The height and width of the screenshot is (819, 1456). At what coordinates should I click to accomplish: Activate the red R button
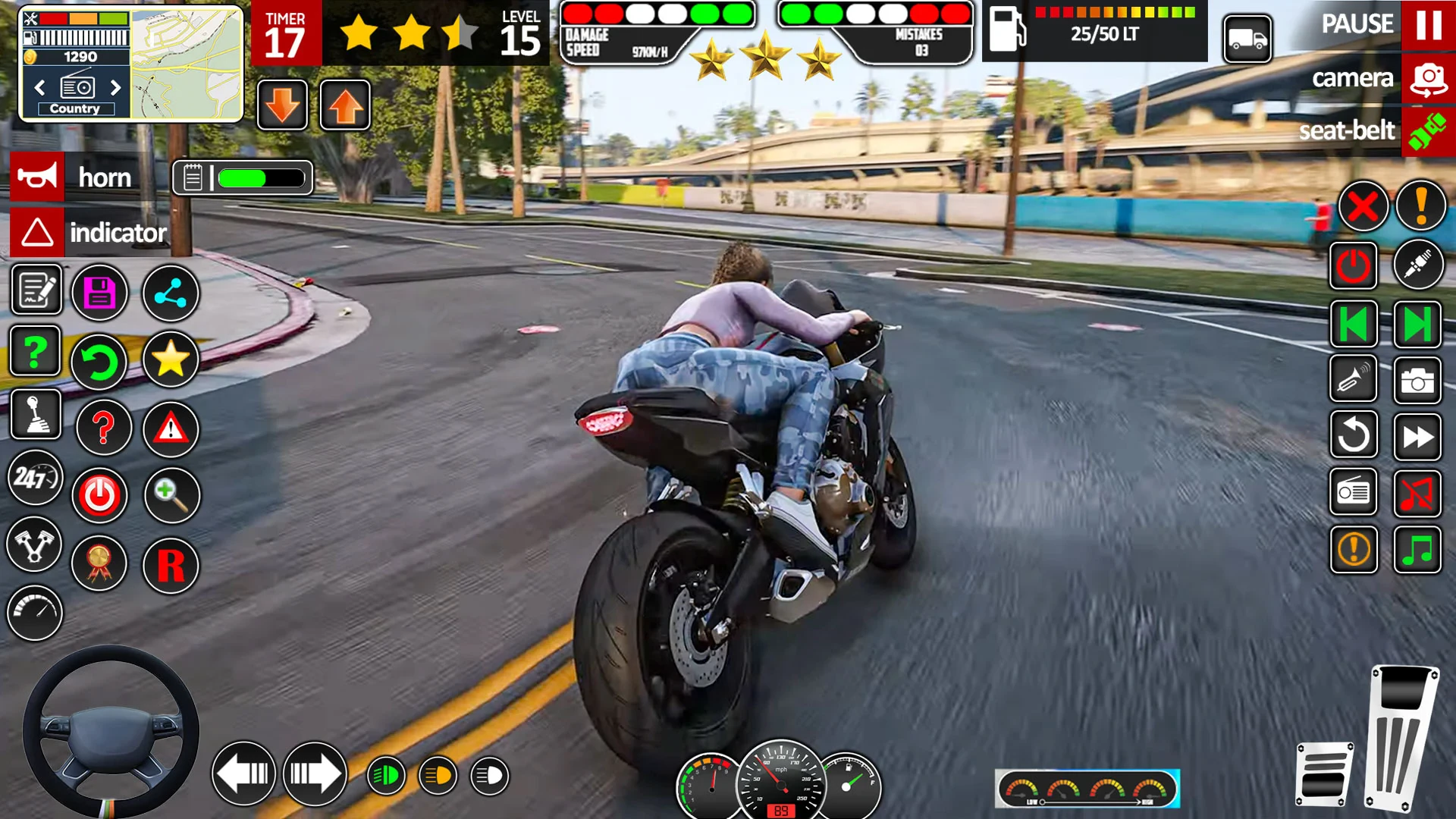(x=171, y=566)
